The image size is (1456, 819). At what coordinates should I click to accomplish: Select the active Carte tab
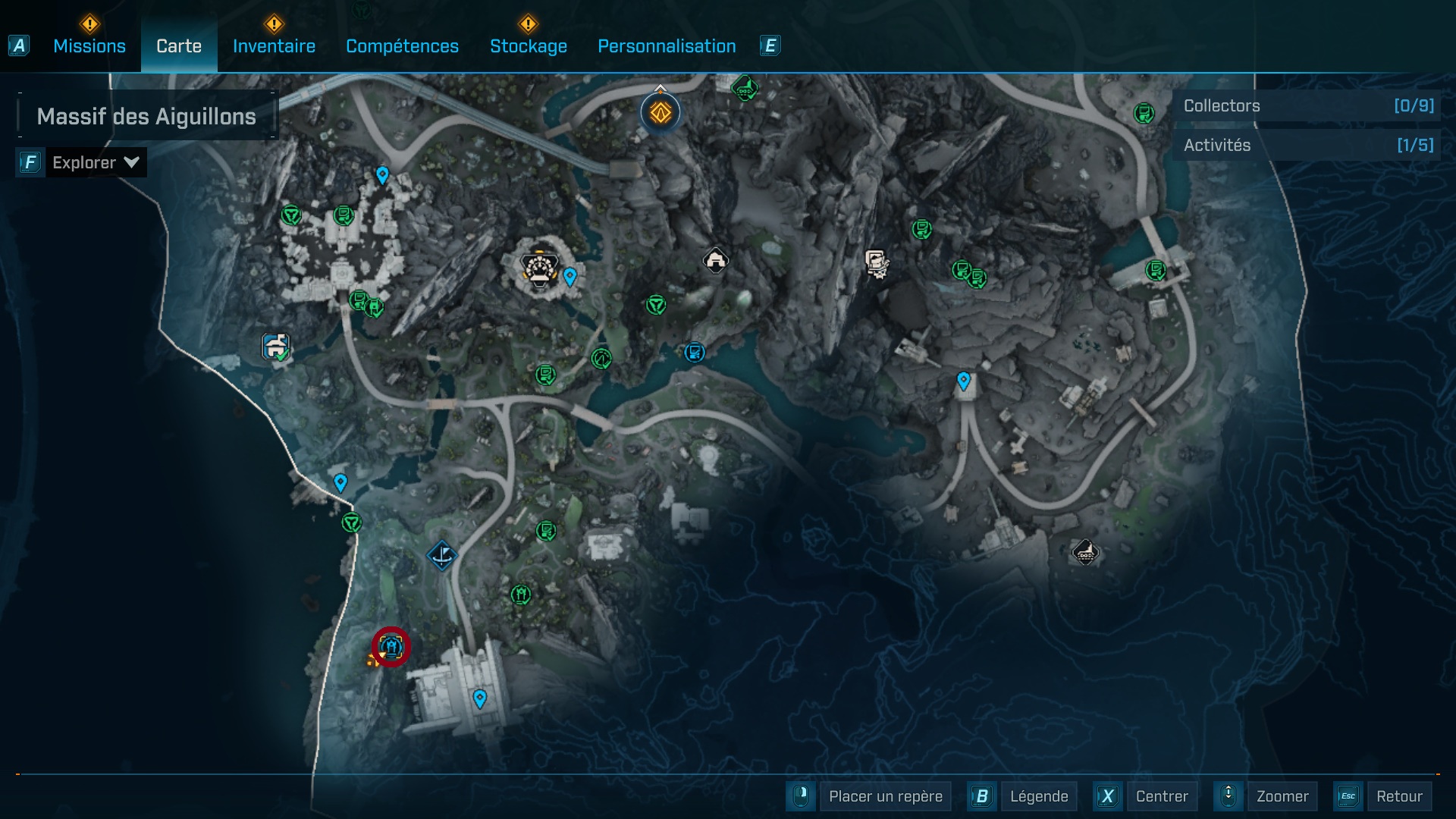pos(179,46)
